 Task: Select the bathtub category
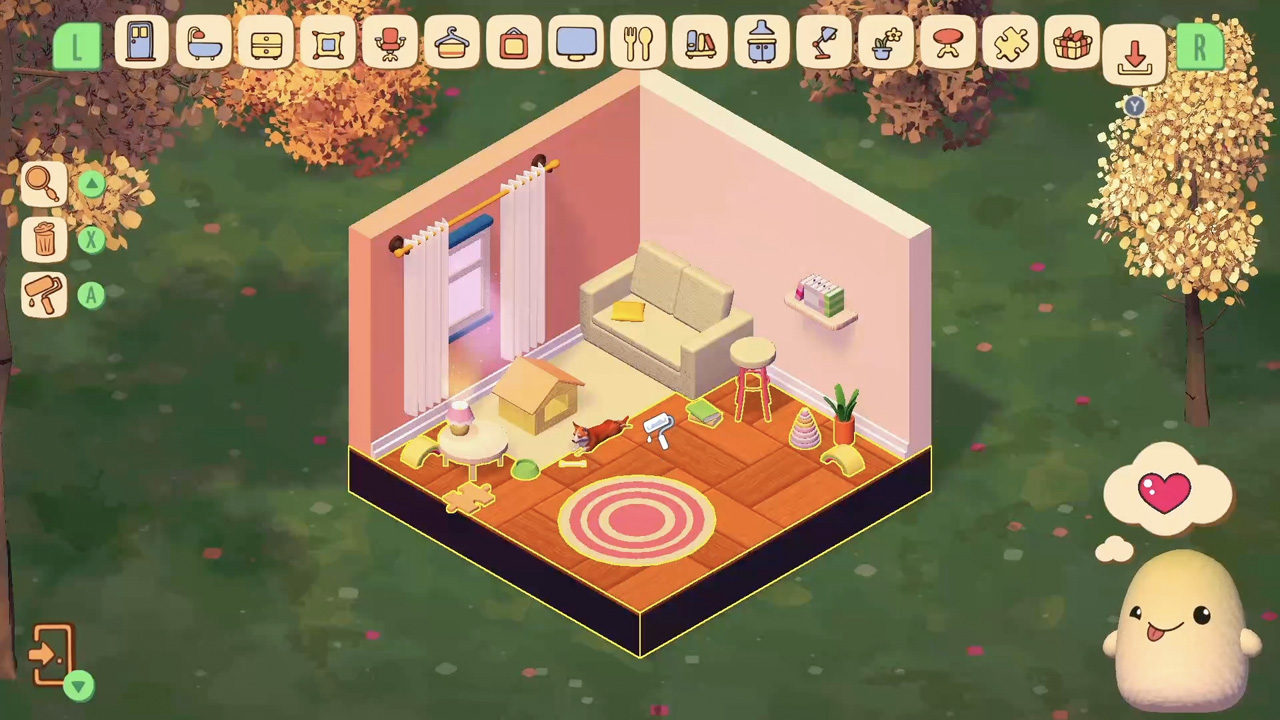[203, 43]
